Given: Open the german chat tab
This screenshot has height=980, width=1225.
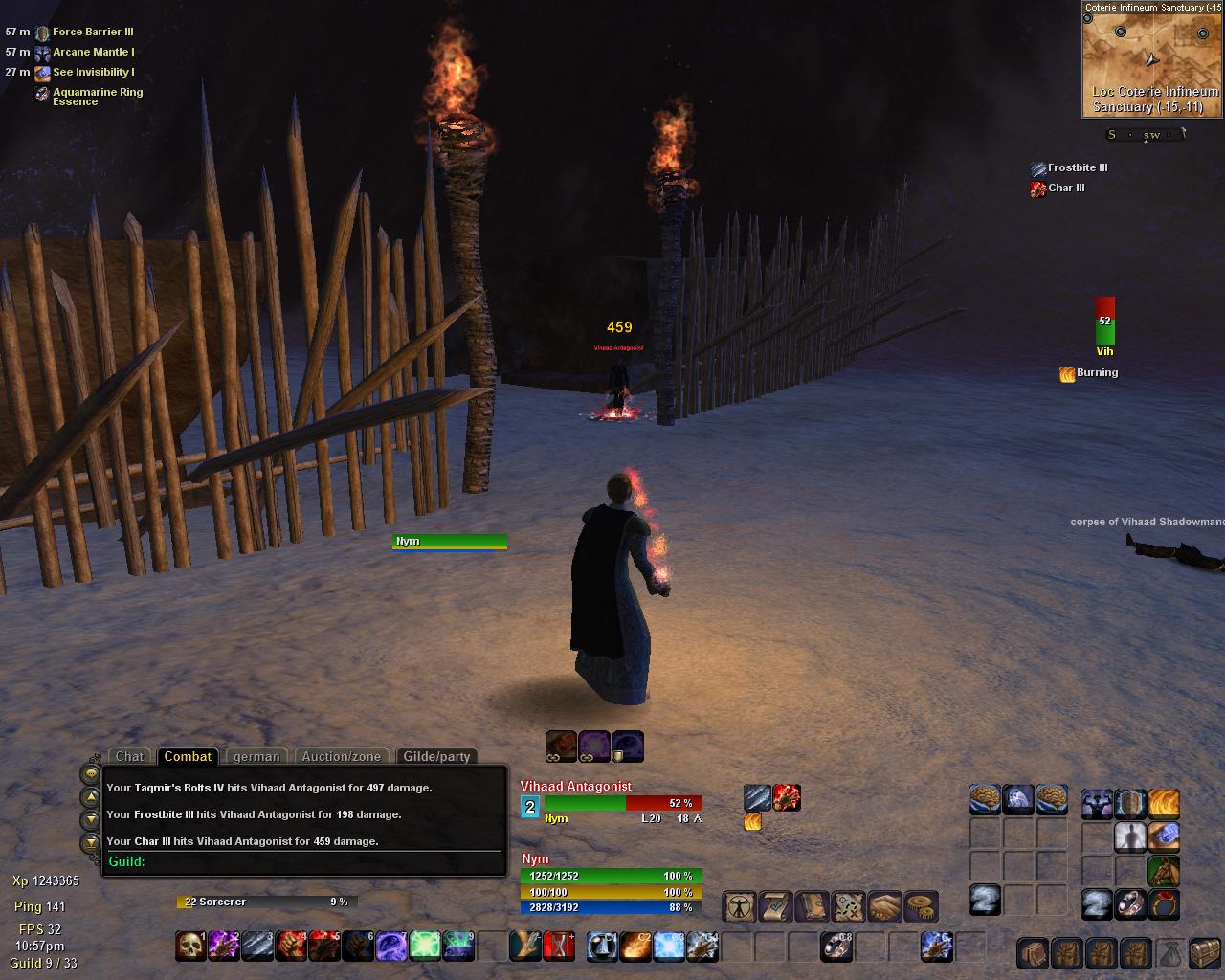Looking at the screenshot, I should 256,756.
